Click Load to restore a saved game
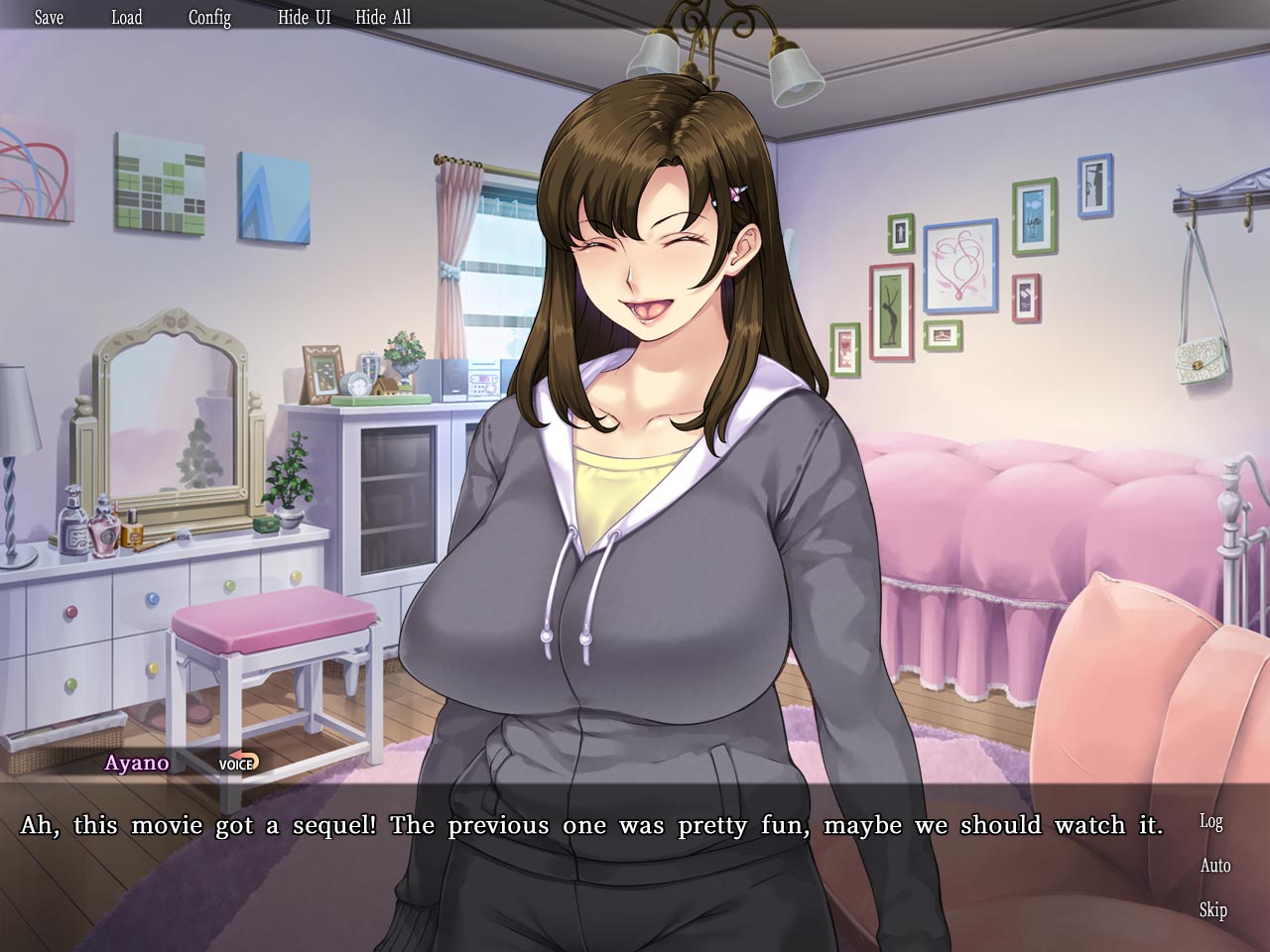Screen dimensions: 1270x952 click(x=127, y=17)
